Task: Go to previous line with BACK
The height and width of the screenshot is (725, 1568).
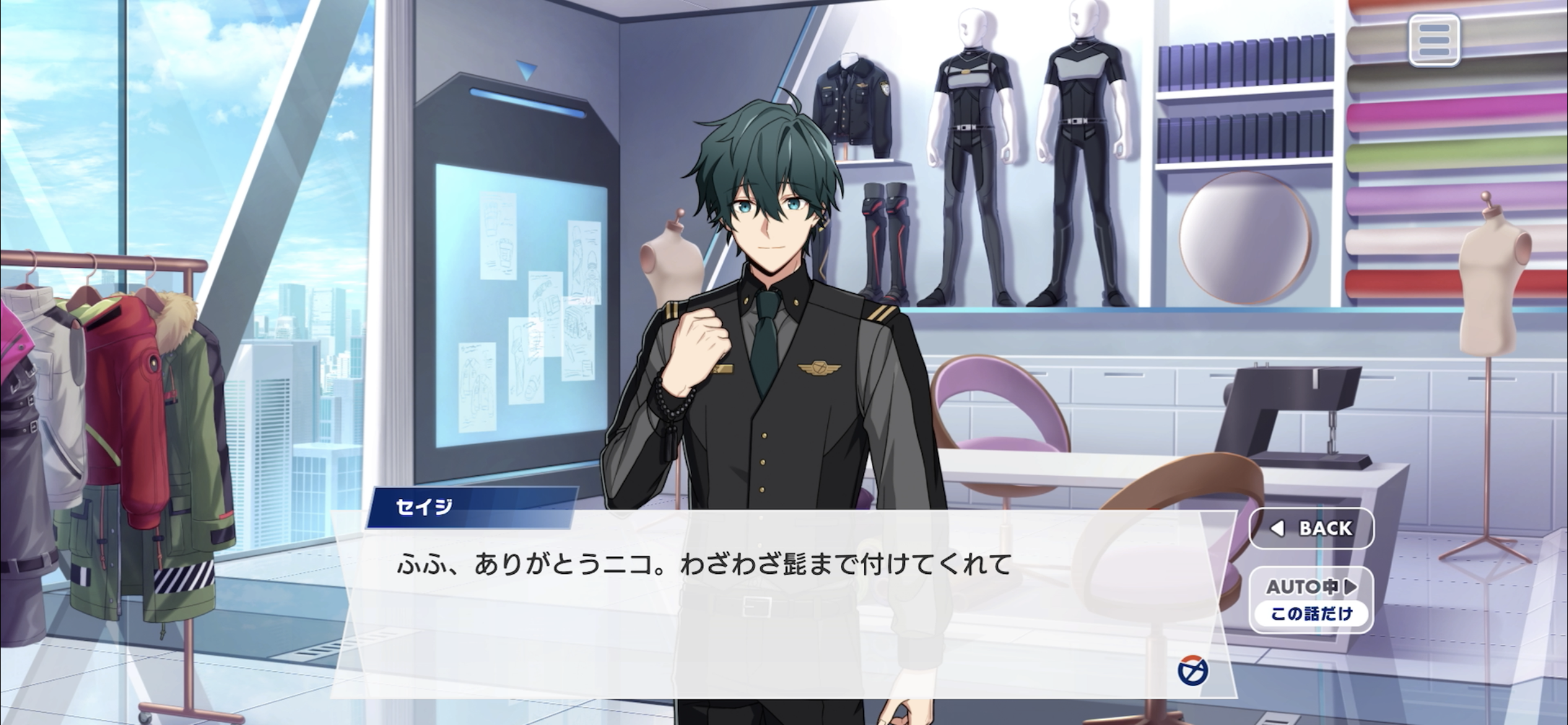Action: (x=1312, y=528)
